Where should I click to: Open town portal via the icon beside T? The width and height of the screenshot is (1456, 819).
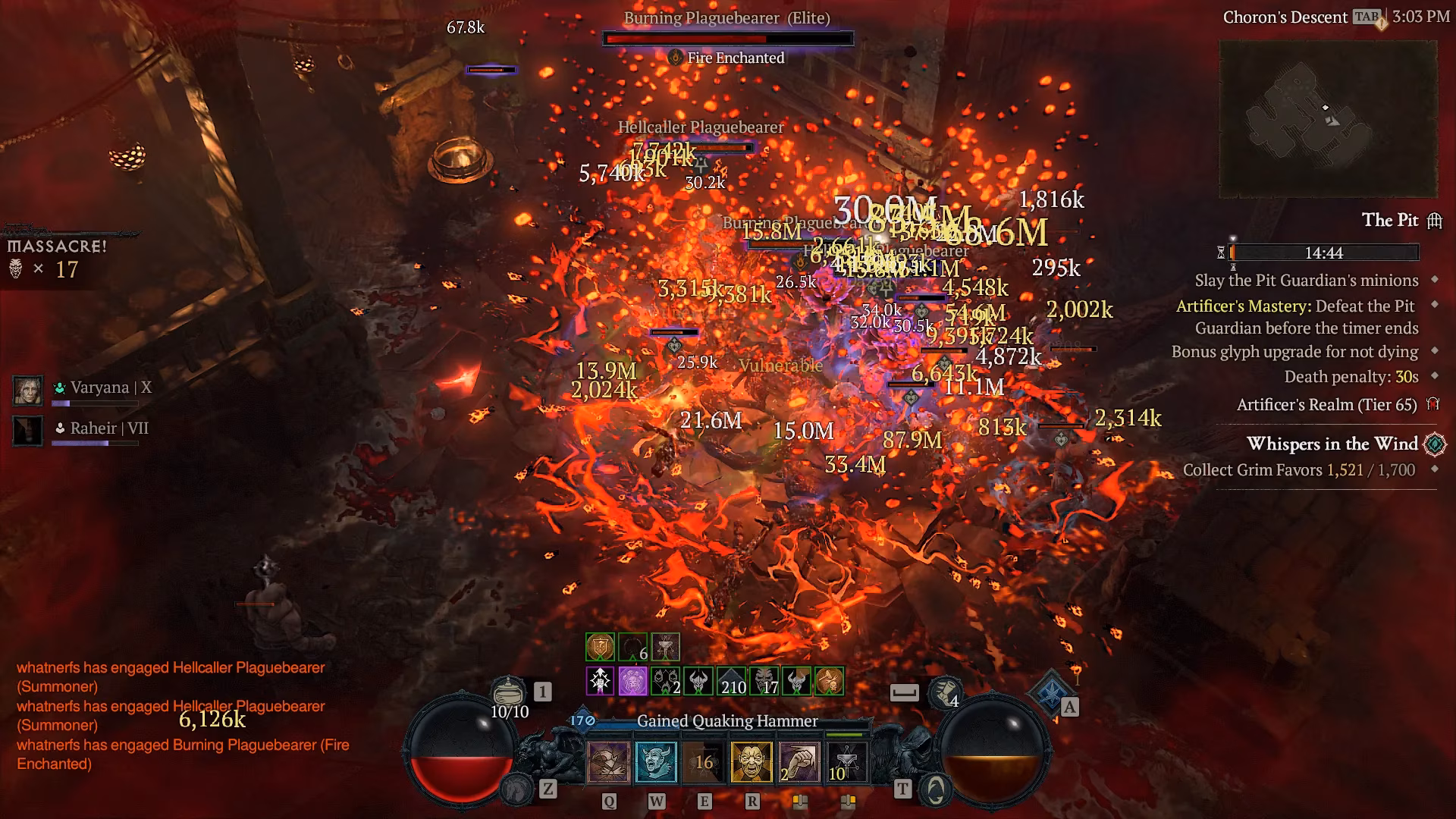pos(937,789)
